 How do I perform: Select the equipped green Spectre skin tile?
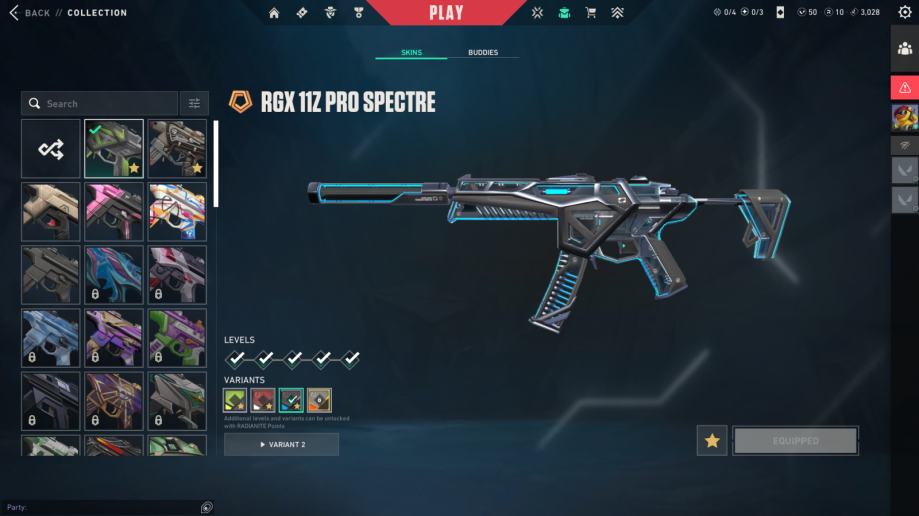114,149
